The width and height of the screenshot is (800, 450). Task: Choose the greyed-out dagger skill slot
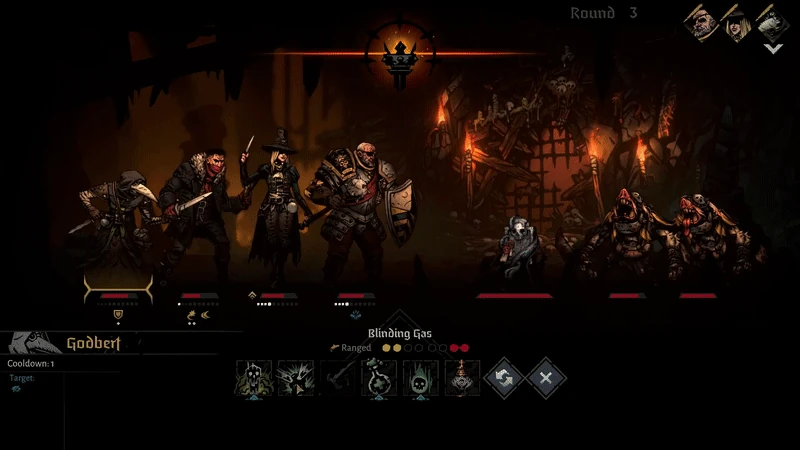tap(338, 379)
